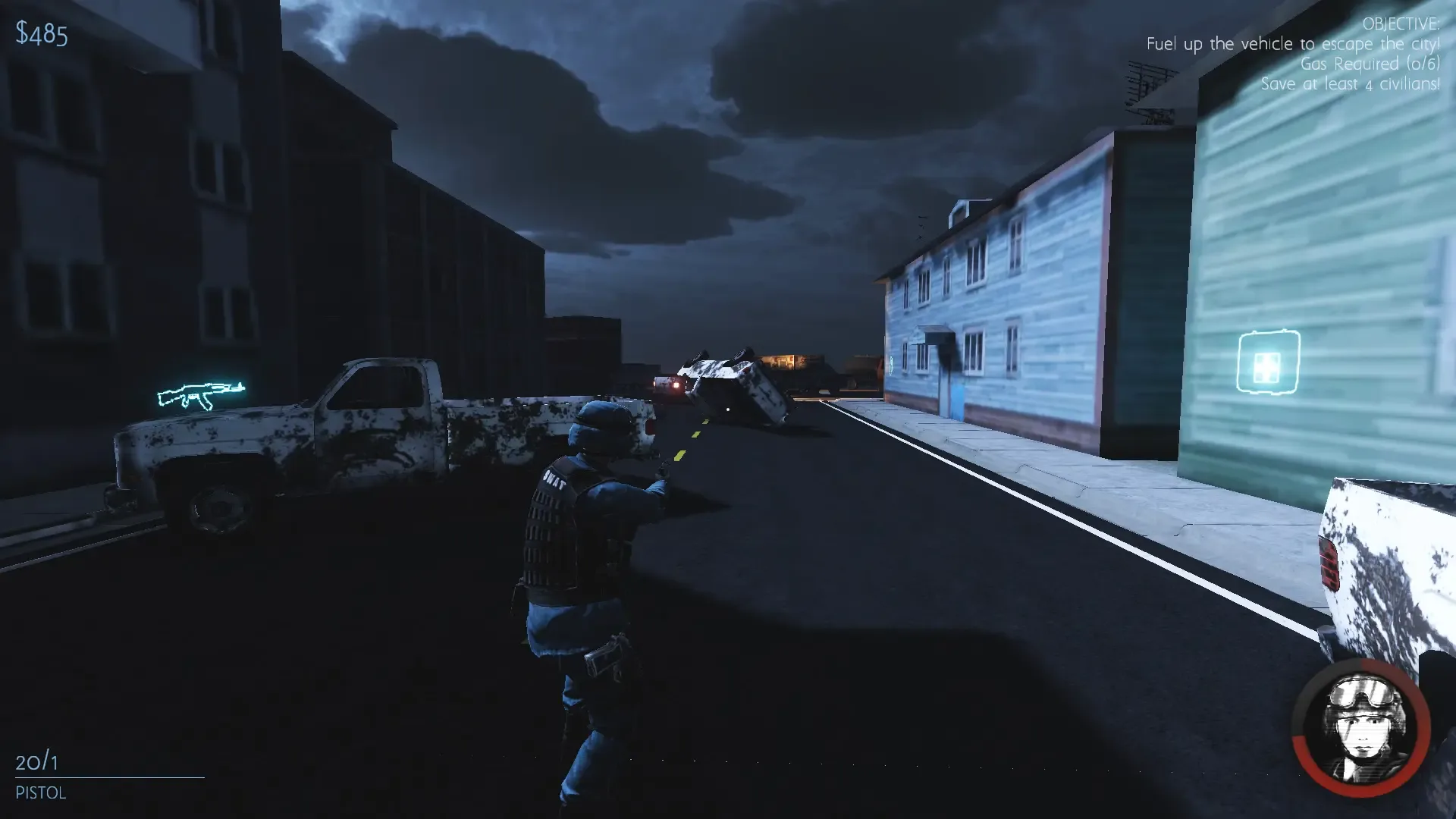Click the $485 money counter
This screenshot has height=819, width=1456.
pyautogui.click(x=42, y=33)
